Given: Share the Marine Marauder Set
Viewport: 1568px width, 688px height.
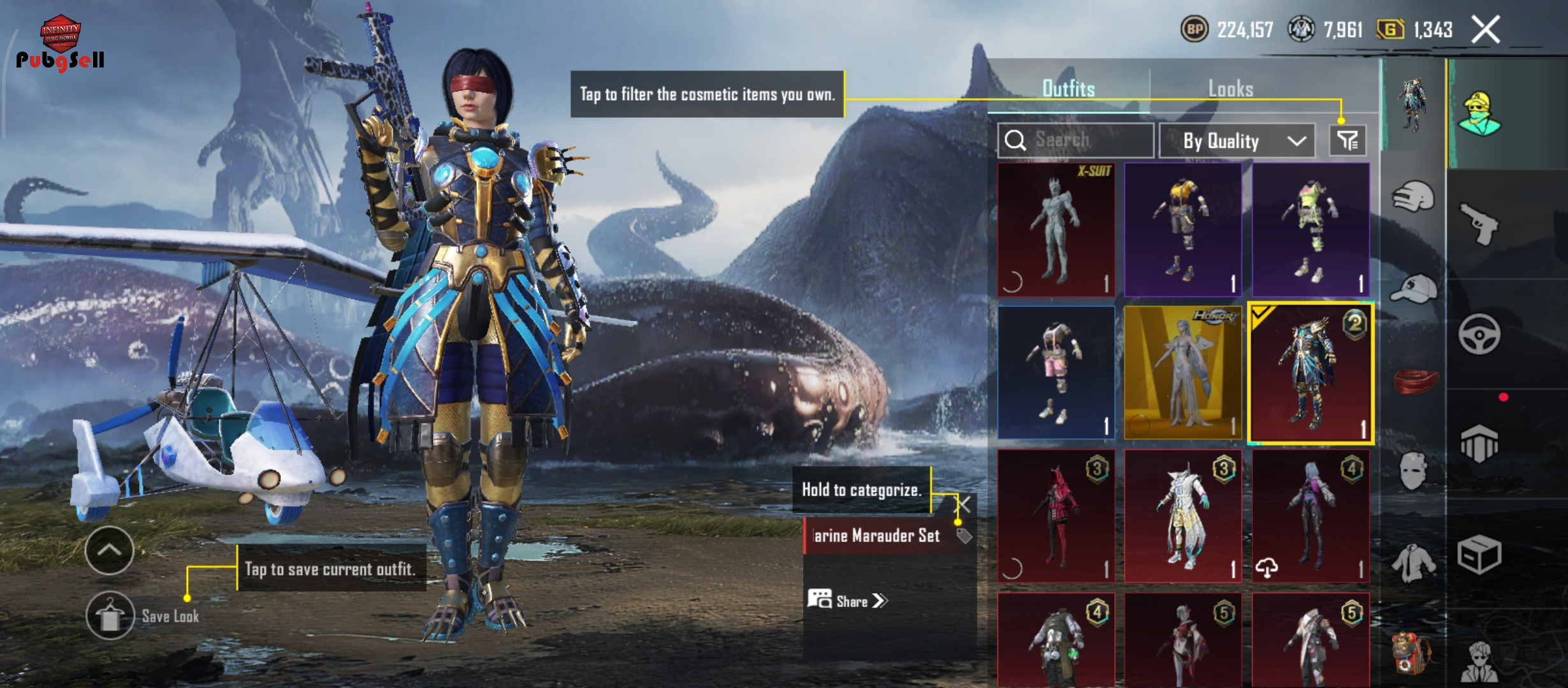Looking at the screenshot, I should tap(848, 601).
